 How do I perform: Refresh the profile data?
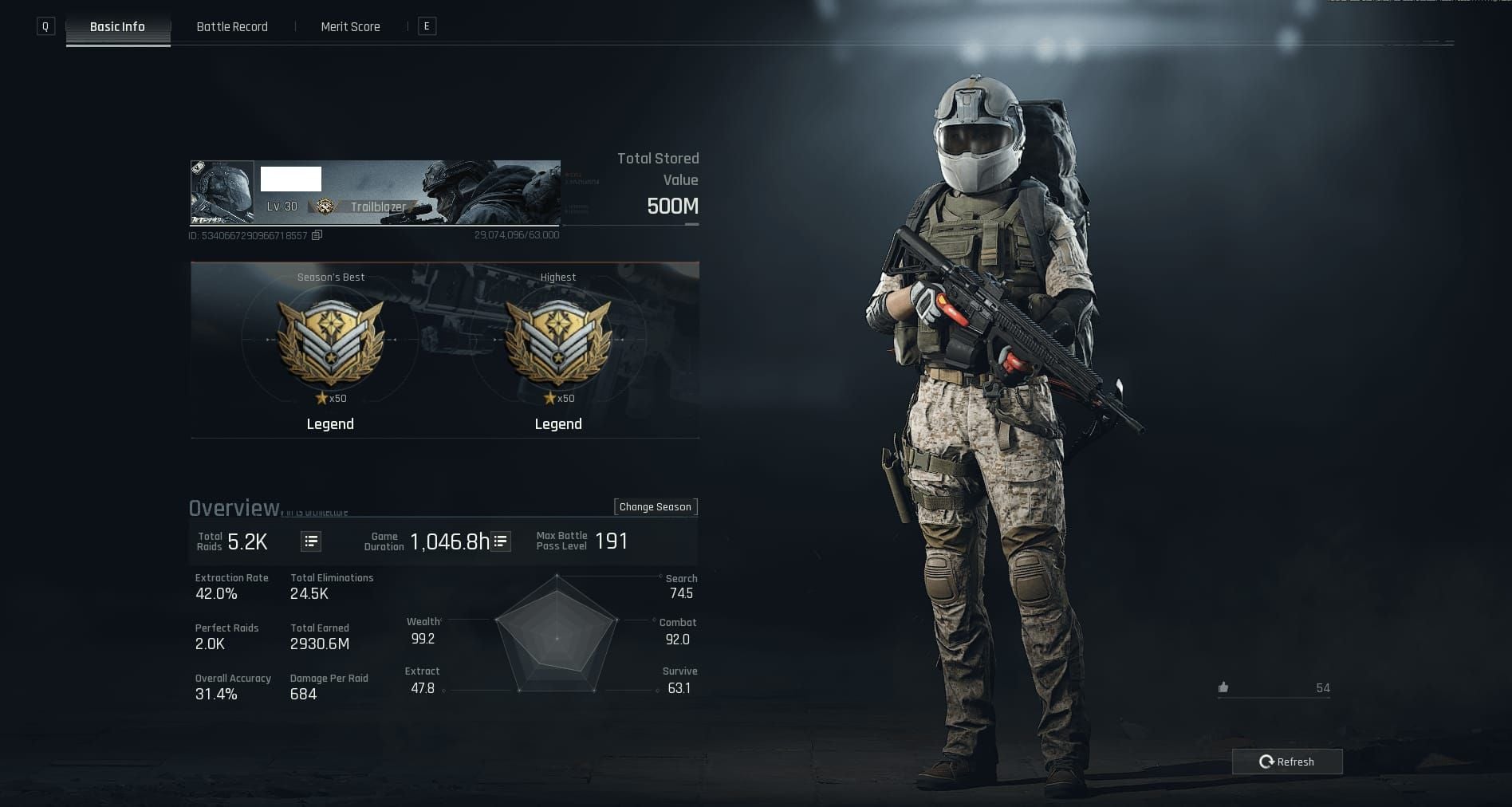1286,762
